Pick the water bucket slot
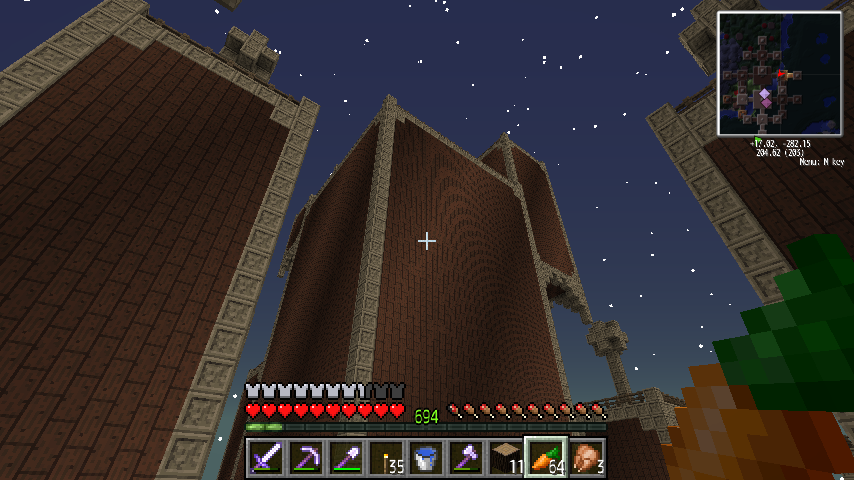Screen dimensions: 854x480 pyautogui.click(x=426, y=458)
